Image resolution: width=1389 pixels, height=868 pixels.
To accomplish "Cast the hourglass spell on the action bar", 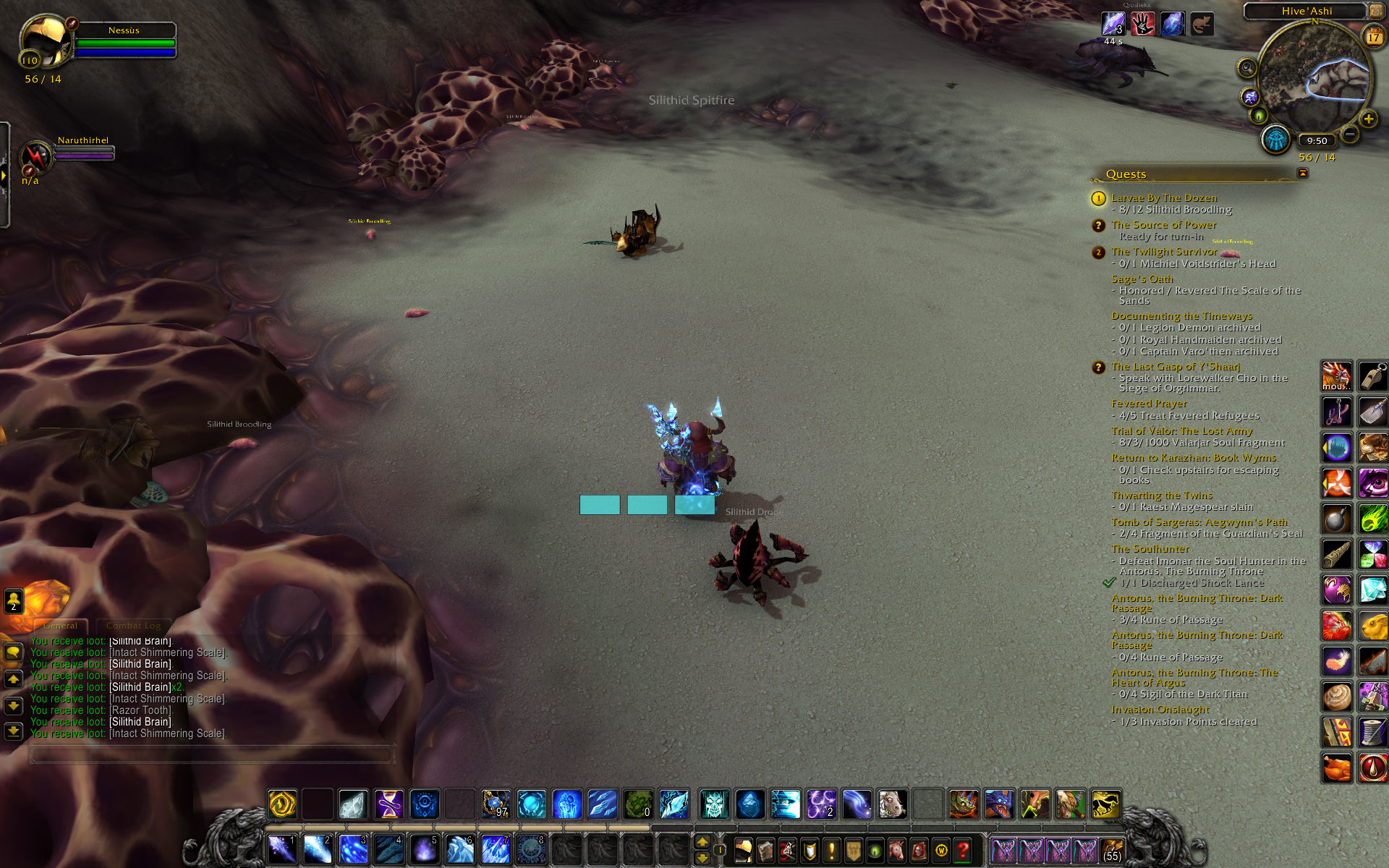I will (x=388, y=804).
